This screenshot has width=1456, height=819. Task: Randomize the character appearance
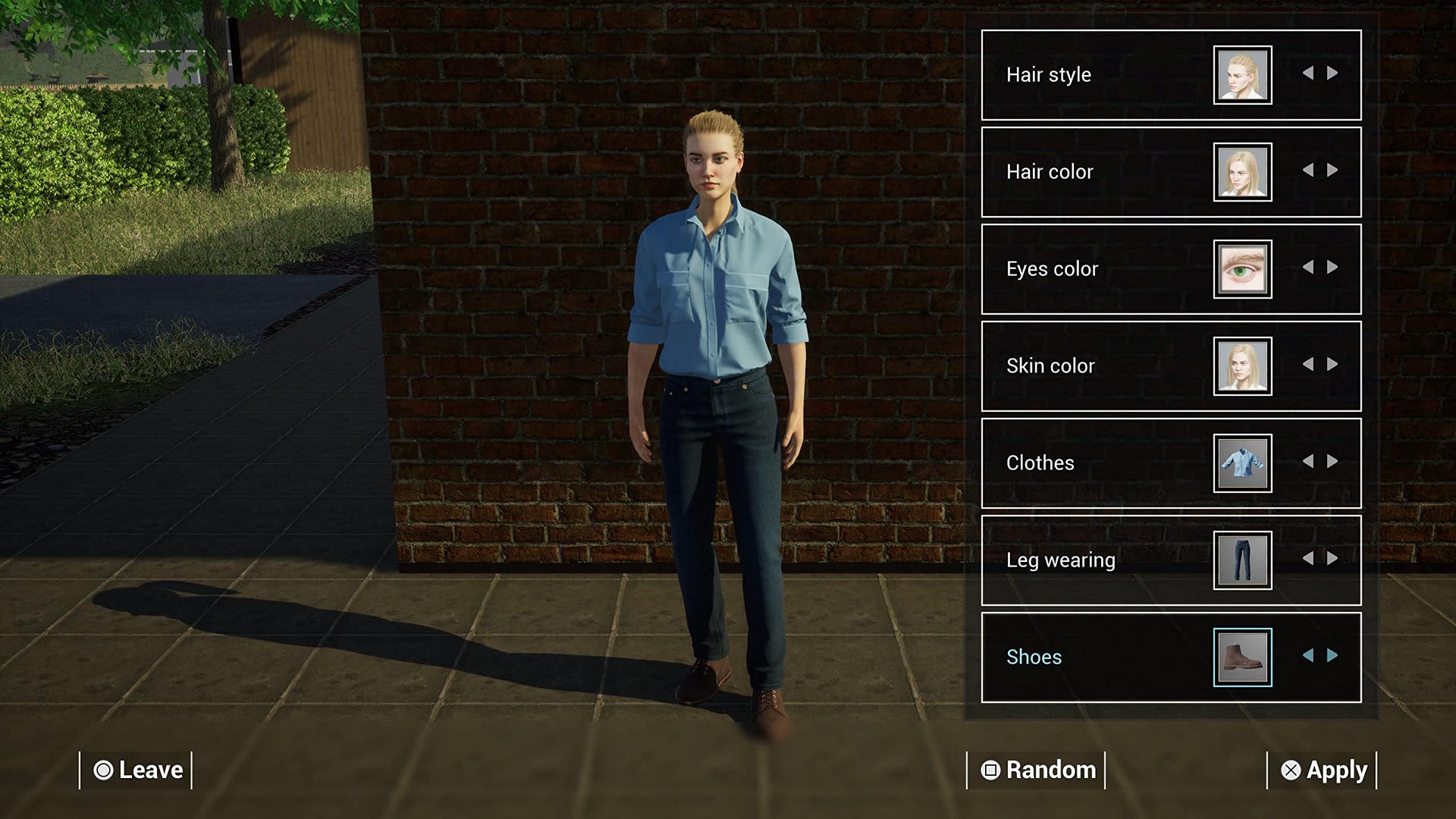[1037, 770]
